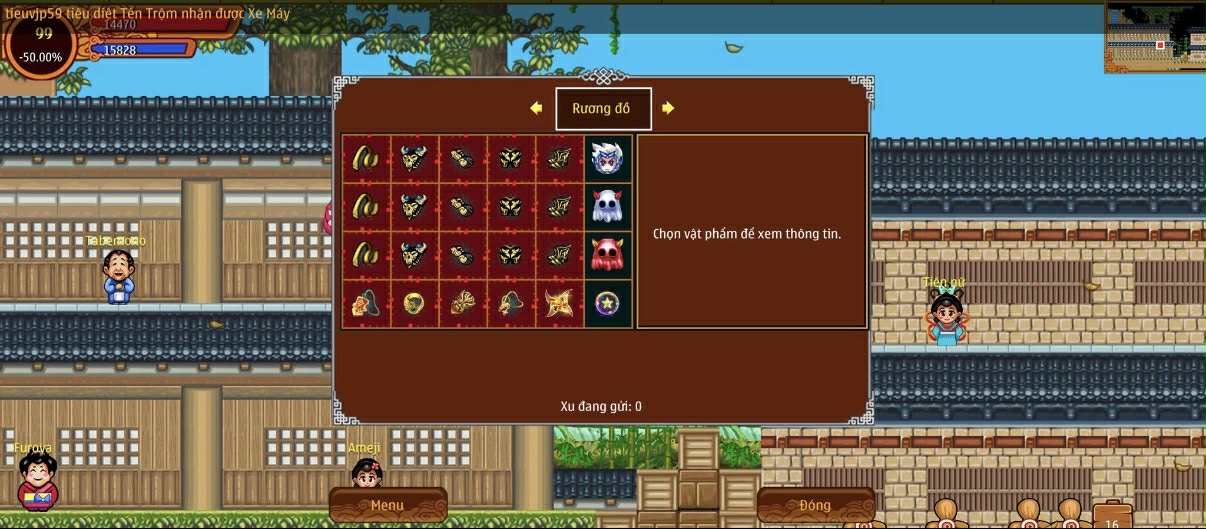Screen dimensions: 1206x529
Task: Select the Rương đồ tab title
Action: click(602, 109)
